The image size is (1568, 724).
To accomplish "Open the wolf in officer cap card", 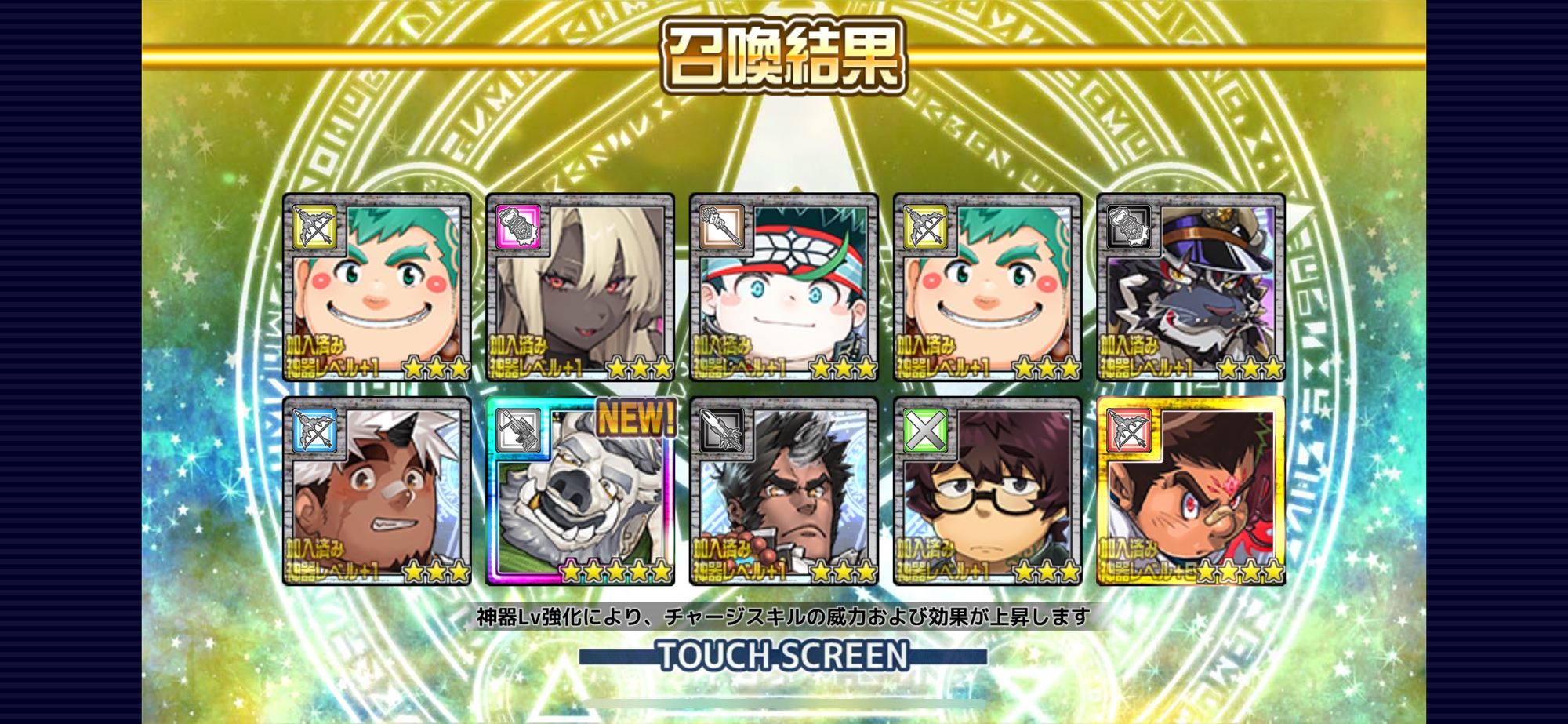I will (1190, 287).
